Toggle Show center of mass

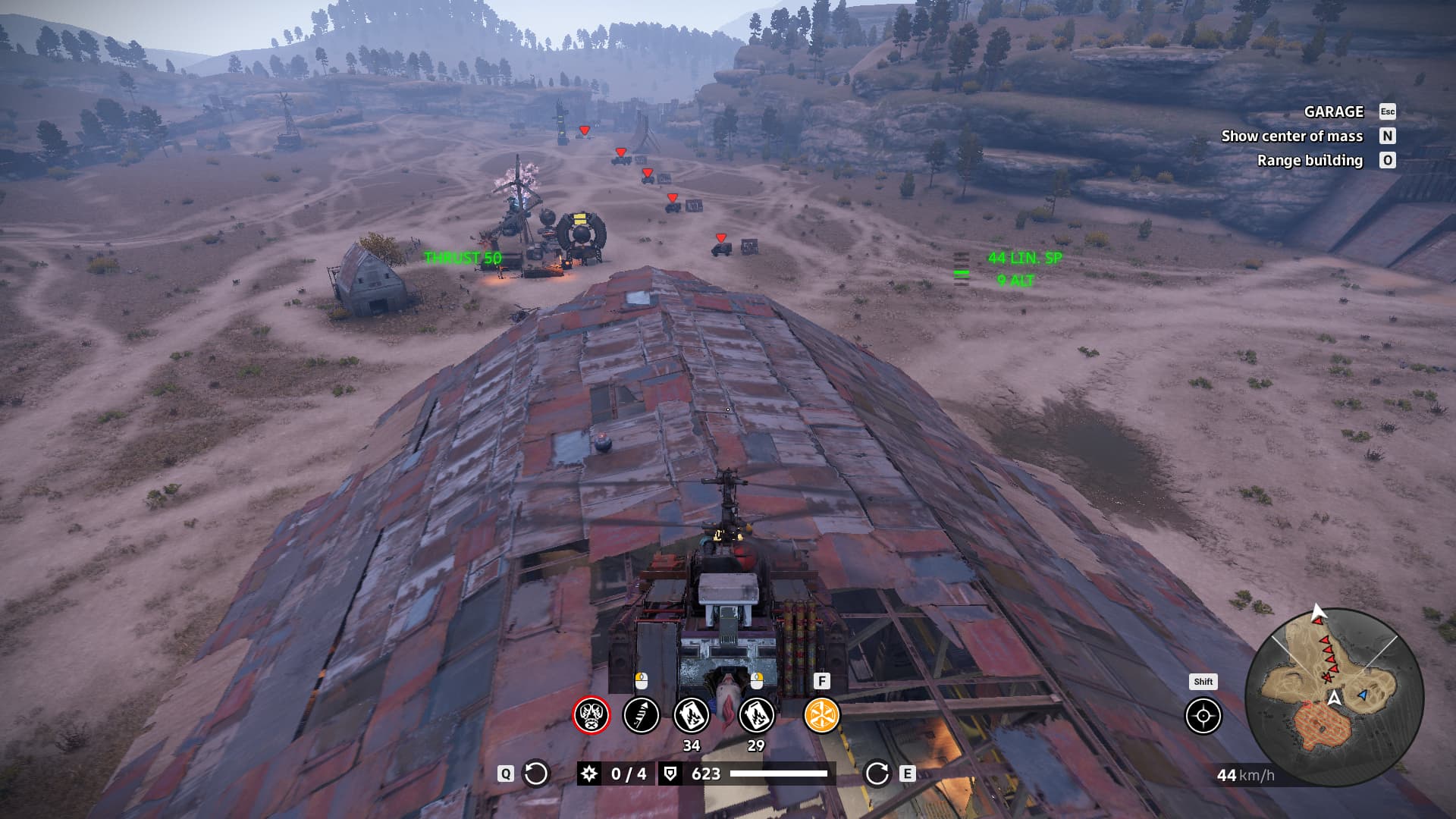1292,136
